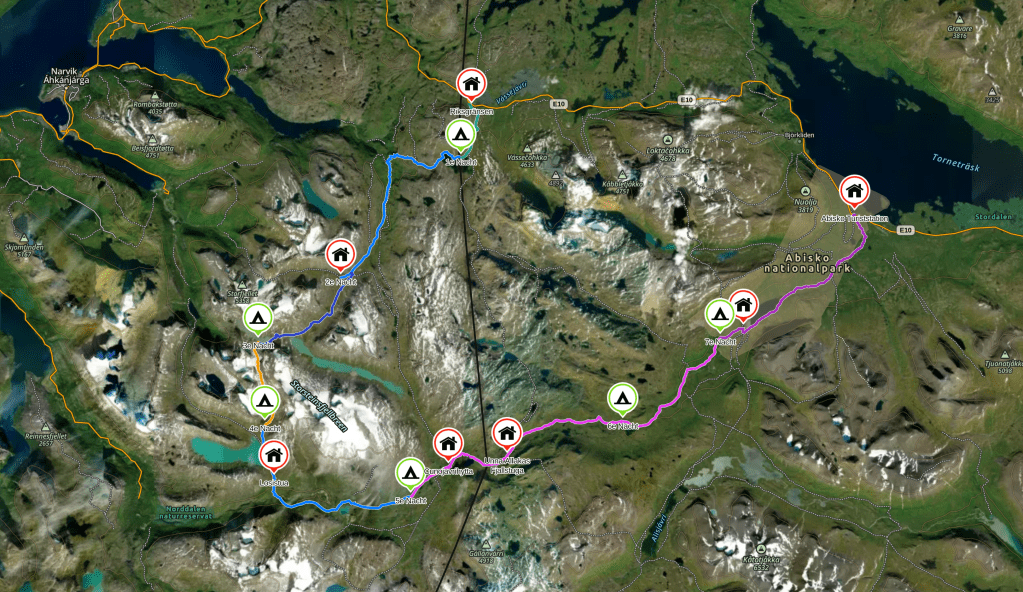The image size is (1023, 592).
Task: Choose the 7e Nacht tent marker
Action: [719, 314]
